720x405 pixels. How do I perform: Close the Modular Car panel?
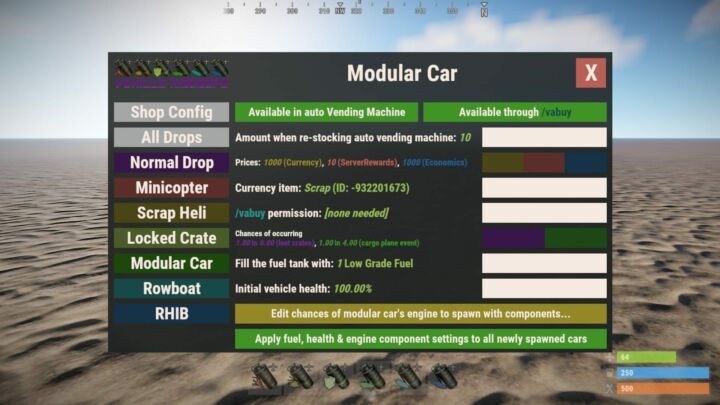click(x=590, y=73)
